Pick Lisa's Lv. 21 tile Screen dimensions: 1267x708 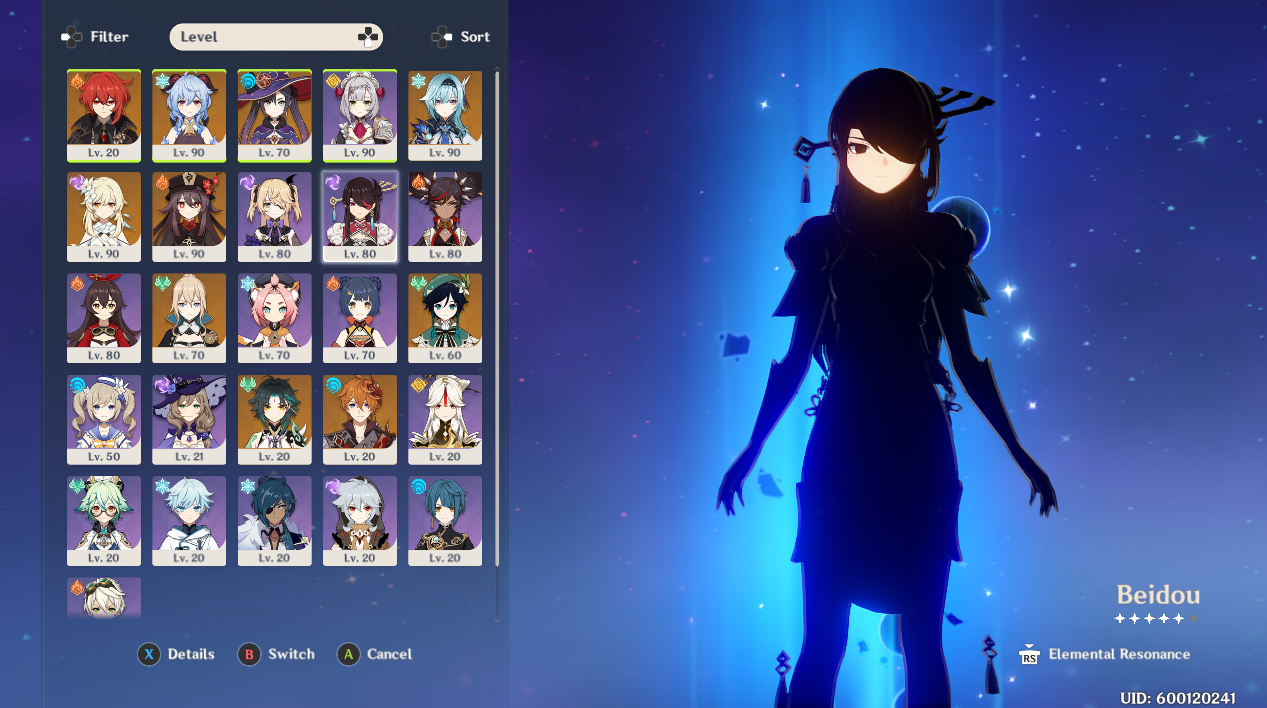coord(189,420)
